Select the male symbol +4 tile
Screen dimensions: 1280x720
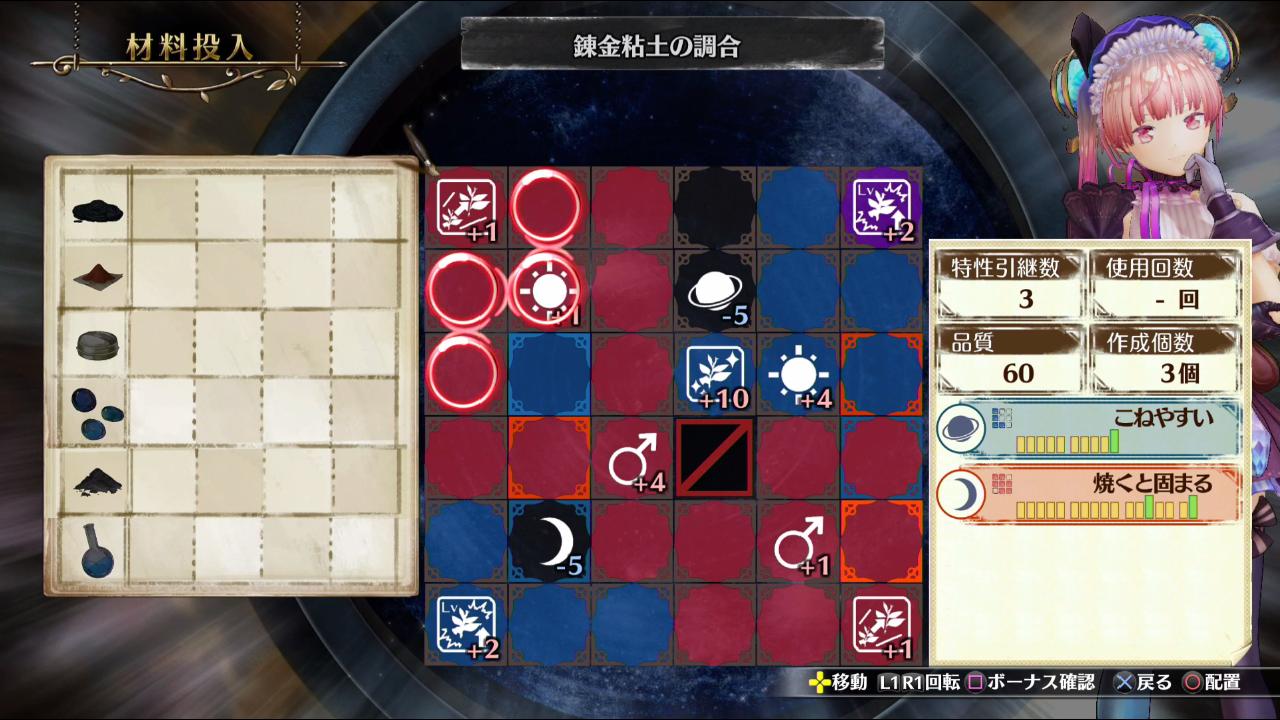(632, 459)
